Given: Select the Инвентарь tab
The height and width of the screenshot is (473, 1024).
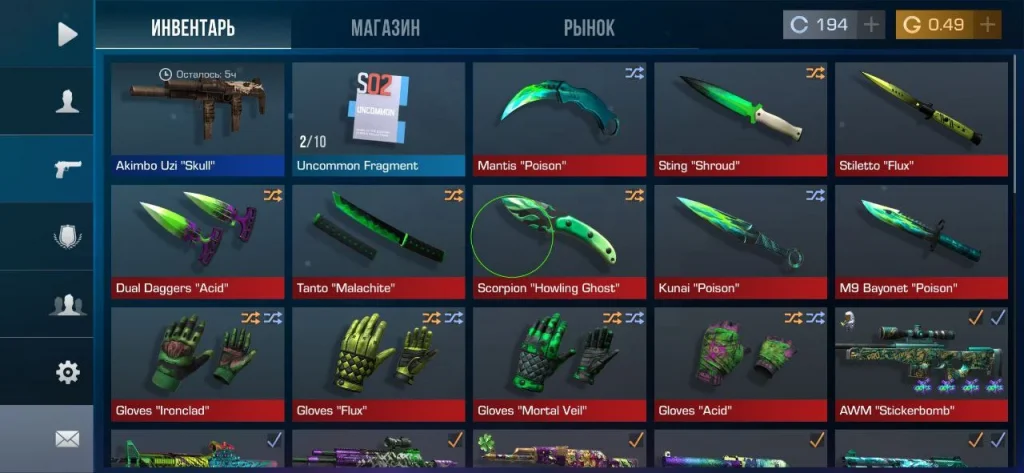Looking at the screenshot, I should click(x=193, y=27).
